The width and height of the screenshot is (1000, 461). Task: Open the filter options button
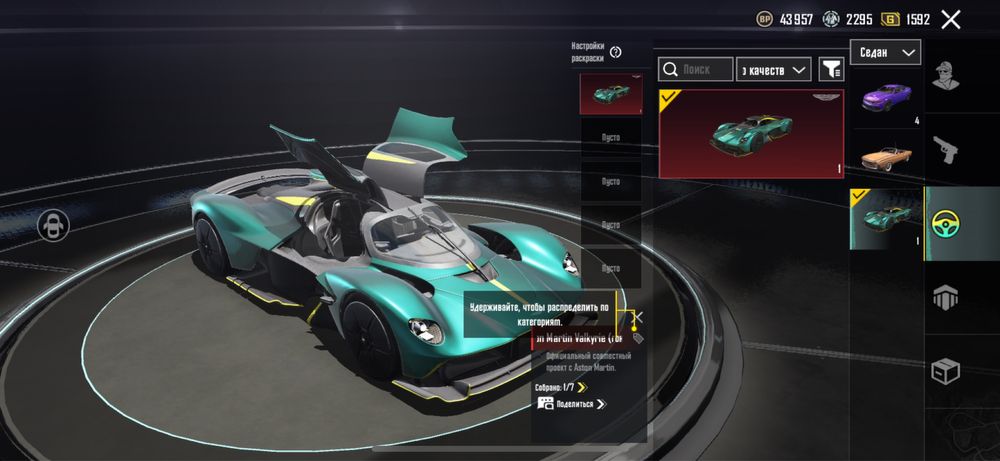pos(831,69)
